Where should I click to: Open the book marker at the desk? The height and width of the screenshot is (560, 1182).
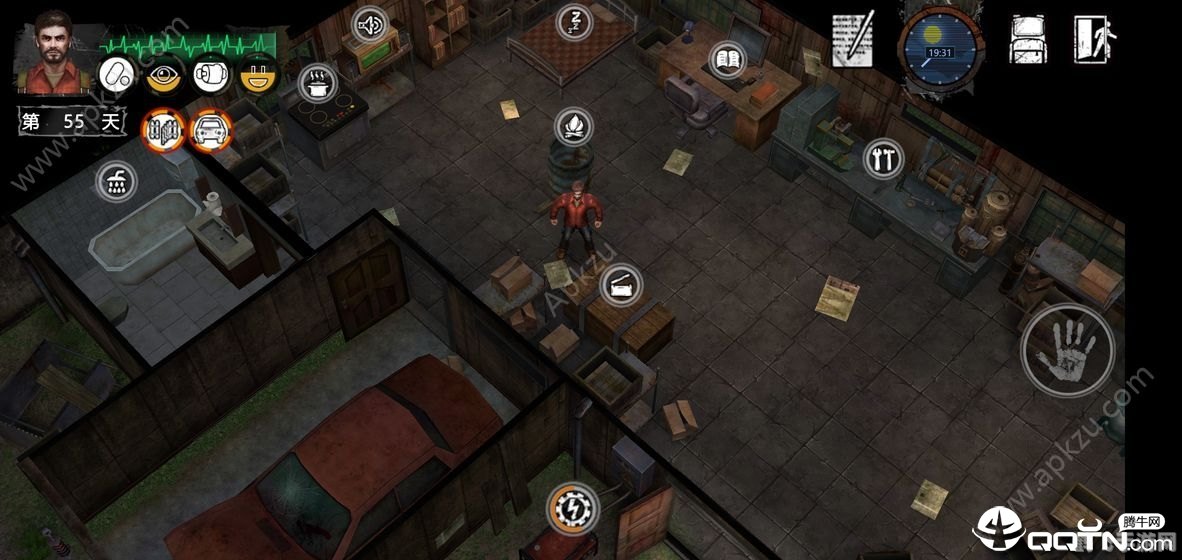click(x=727, y=60)
